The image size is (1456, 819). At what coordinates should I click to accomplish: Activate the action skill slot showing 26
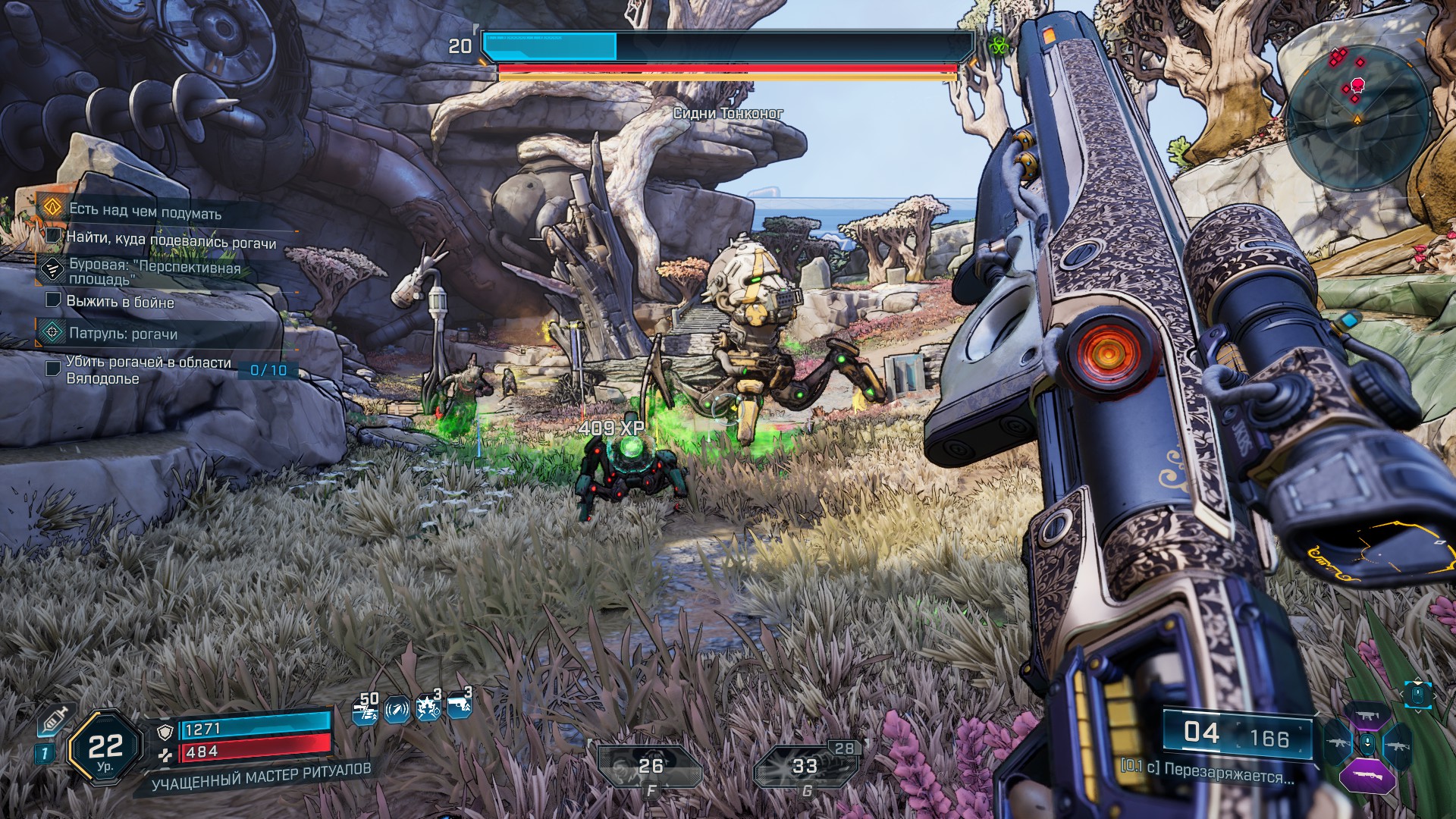pyautogui.click(x=649, y=767)
